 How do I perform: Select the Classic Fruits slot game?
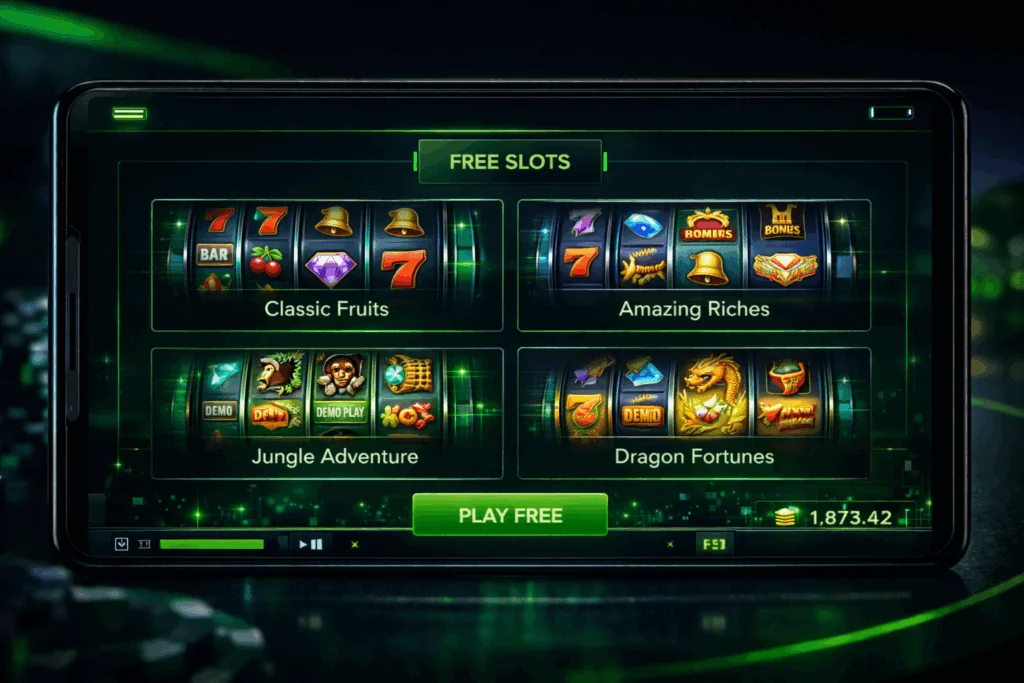click(x=327, y=265)
